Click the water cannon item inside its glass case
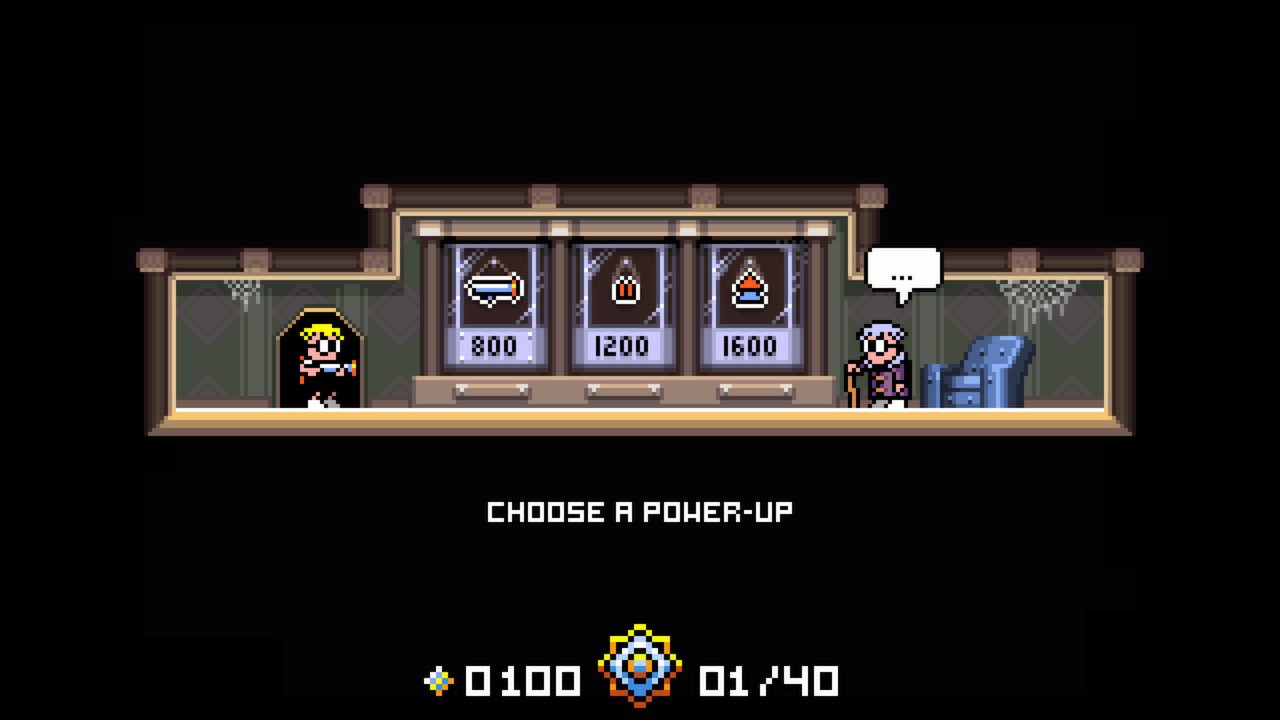 [x=497, y=287]
